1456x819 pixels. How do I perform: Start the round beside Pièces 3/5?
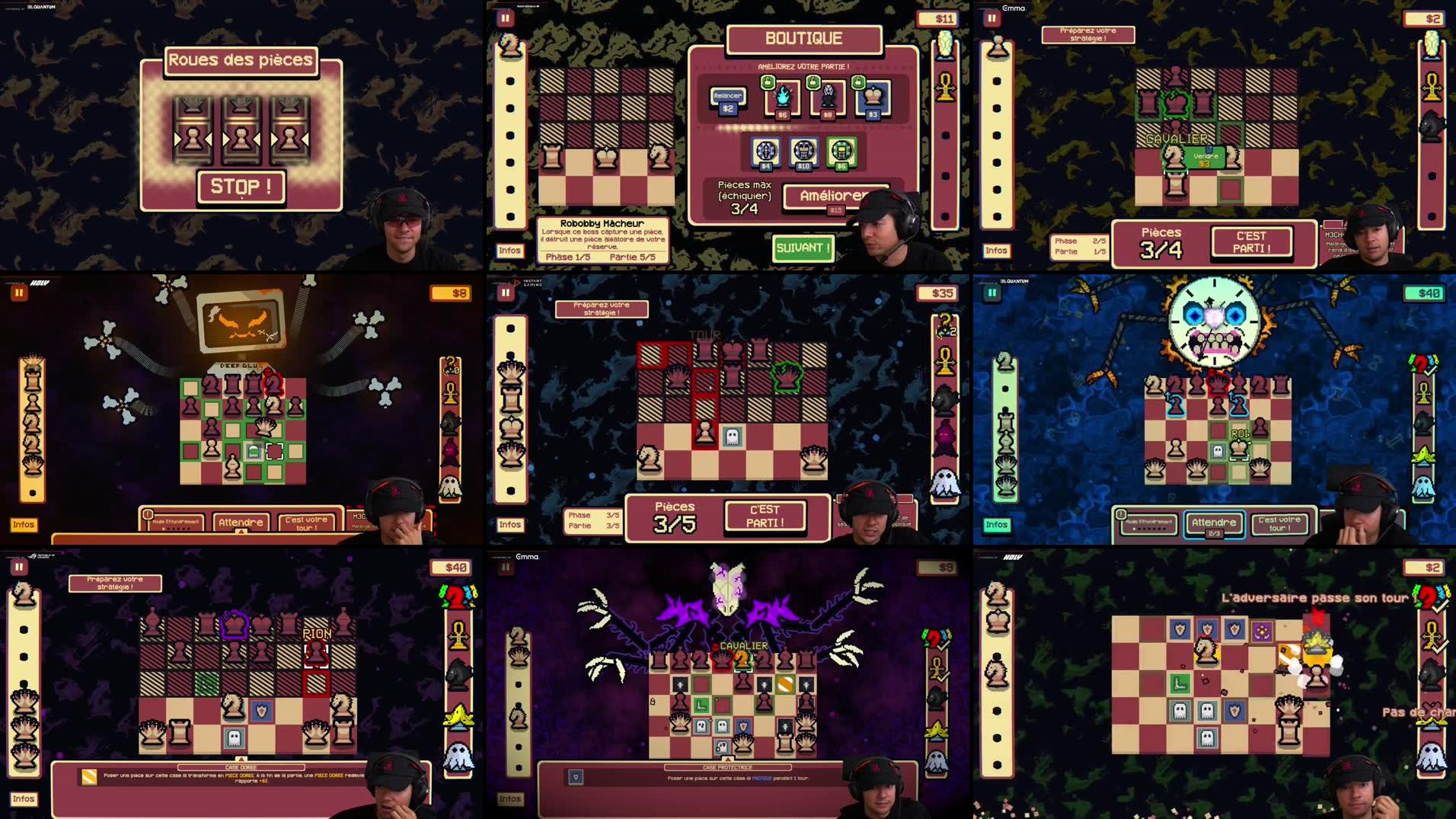coord(765,516)
